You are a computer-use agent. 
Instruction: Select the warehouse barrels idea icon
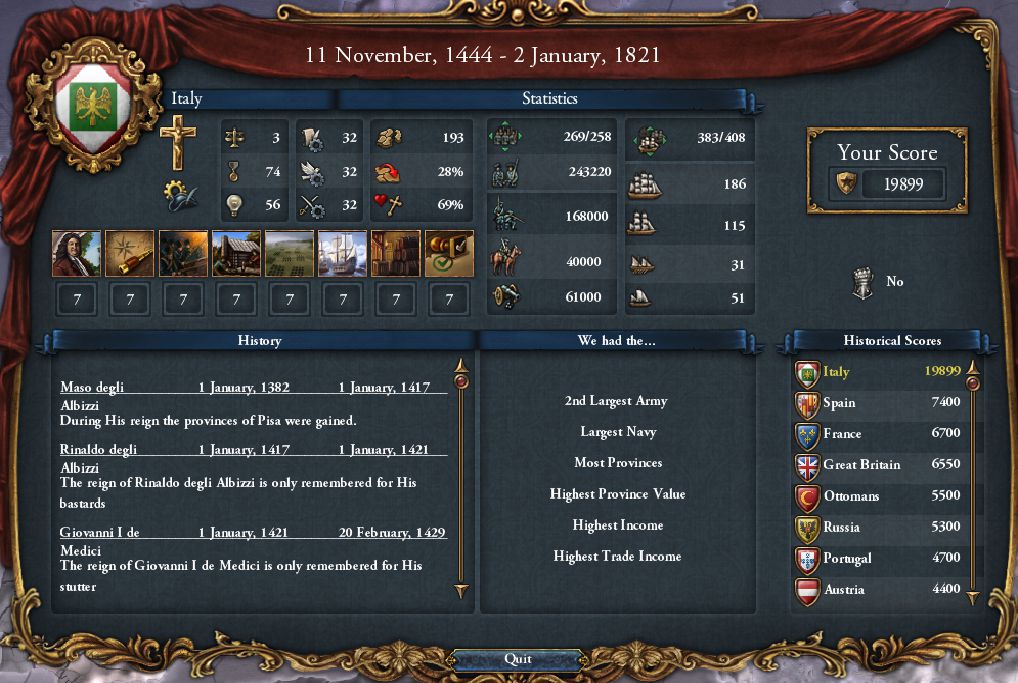click(396, 254)
